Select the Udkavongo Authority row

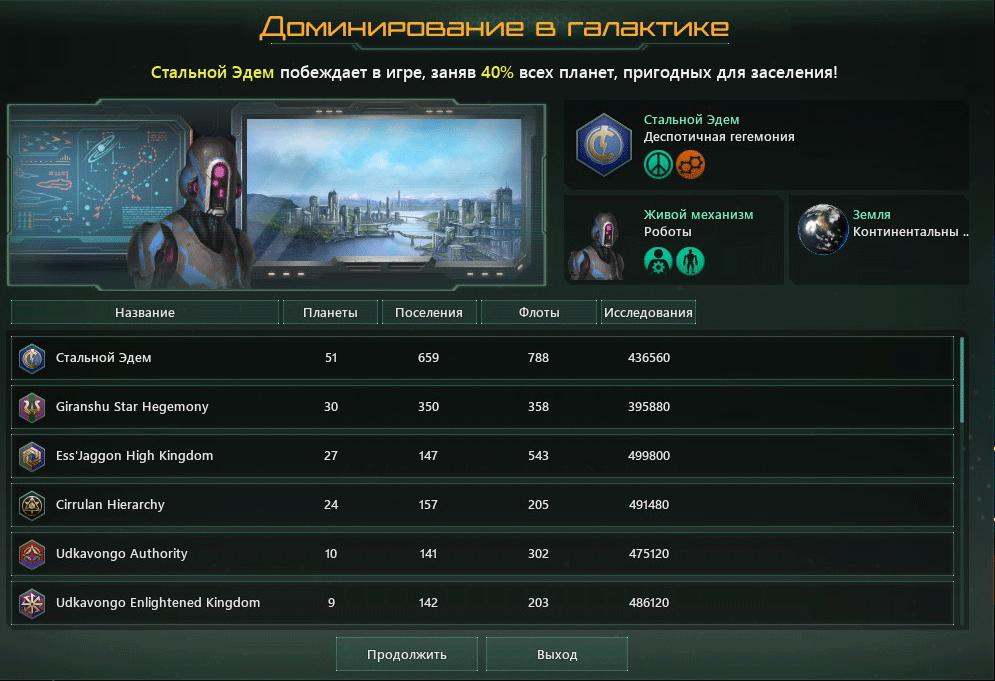(482, 554)
